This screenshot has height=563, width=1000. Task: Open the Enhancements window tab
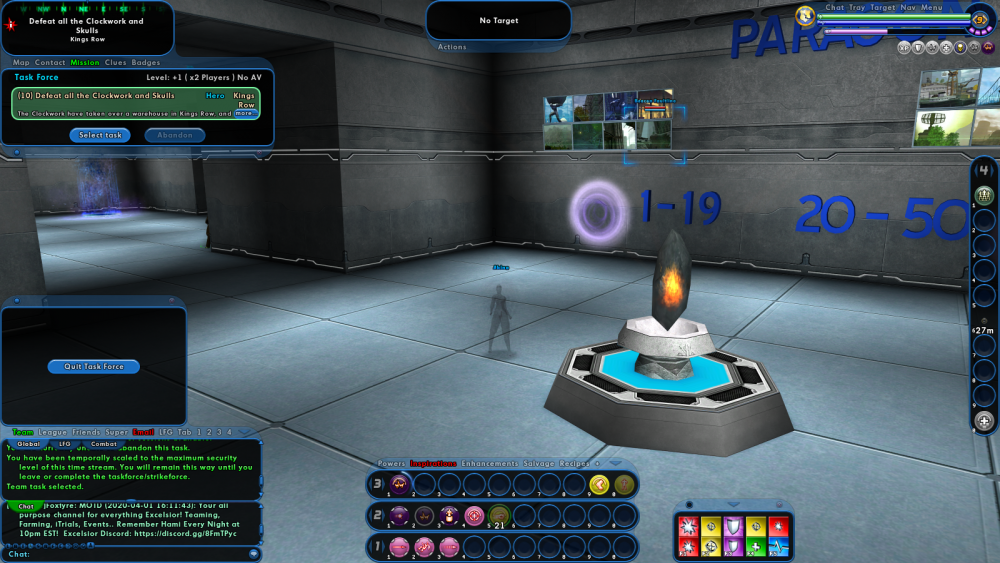[490, 464]
